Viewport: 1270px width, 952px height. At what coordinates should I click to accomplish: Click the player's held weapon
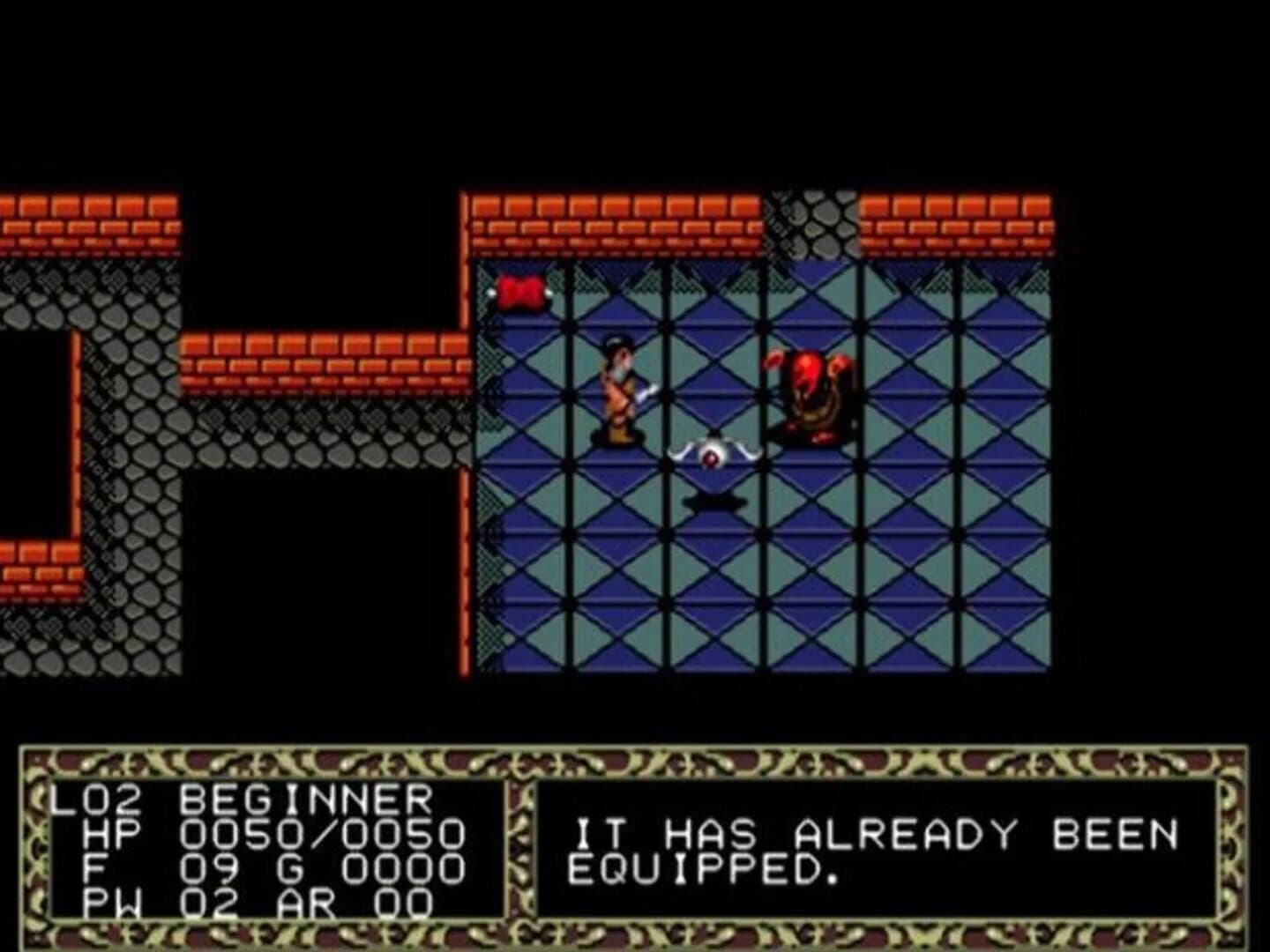pos(646,390)
